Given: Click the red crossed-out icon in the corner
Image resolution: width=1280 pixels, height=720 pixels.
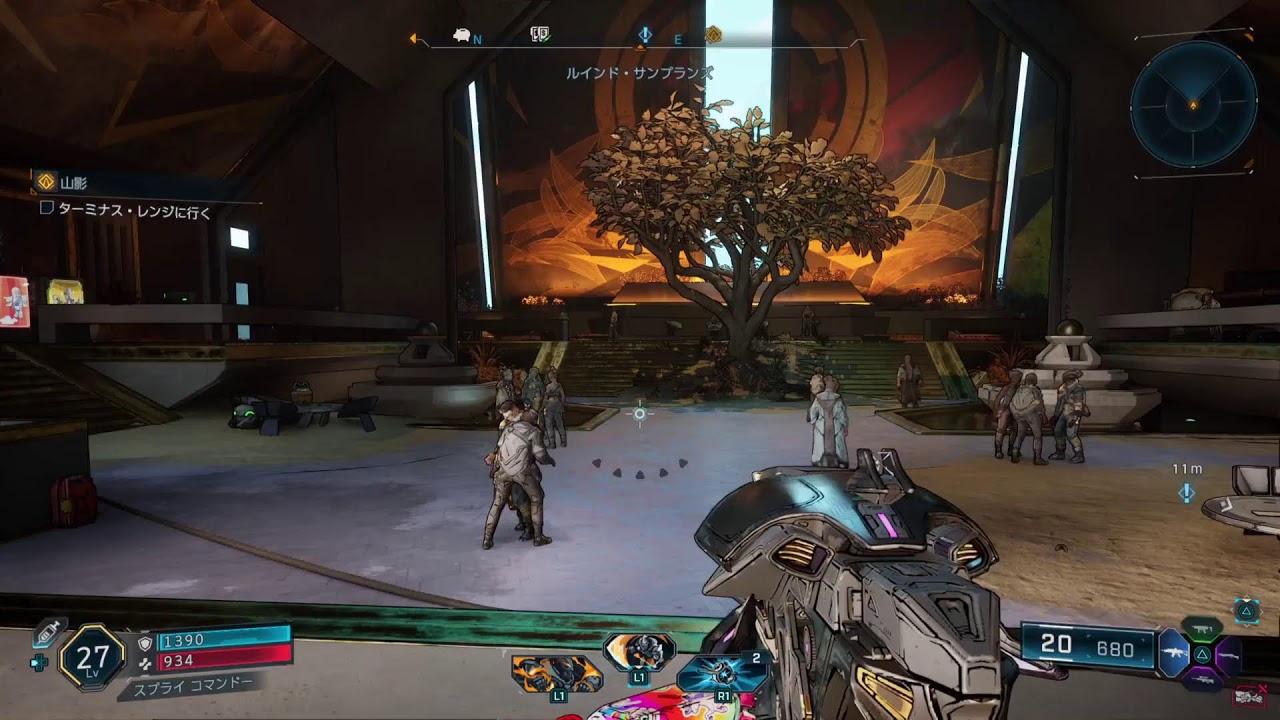Looking at the screenshot, I should (x=1248, y=697).
